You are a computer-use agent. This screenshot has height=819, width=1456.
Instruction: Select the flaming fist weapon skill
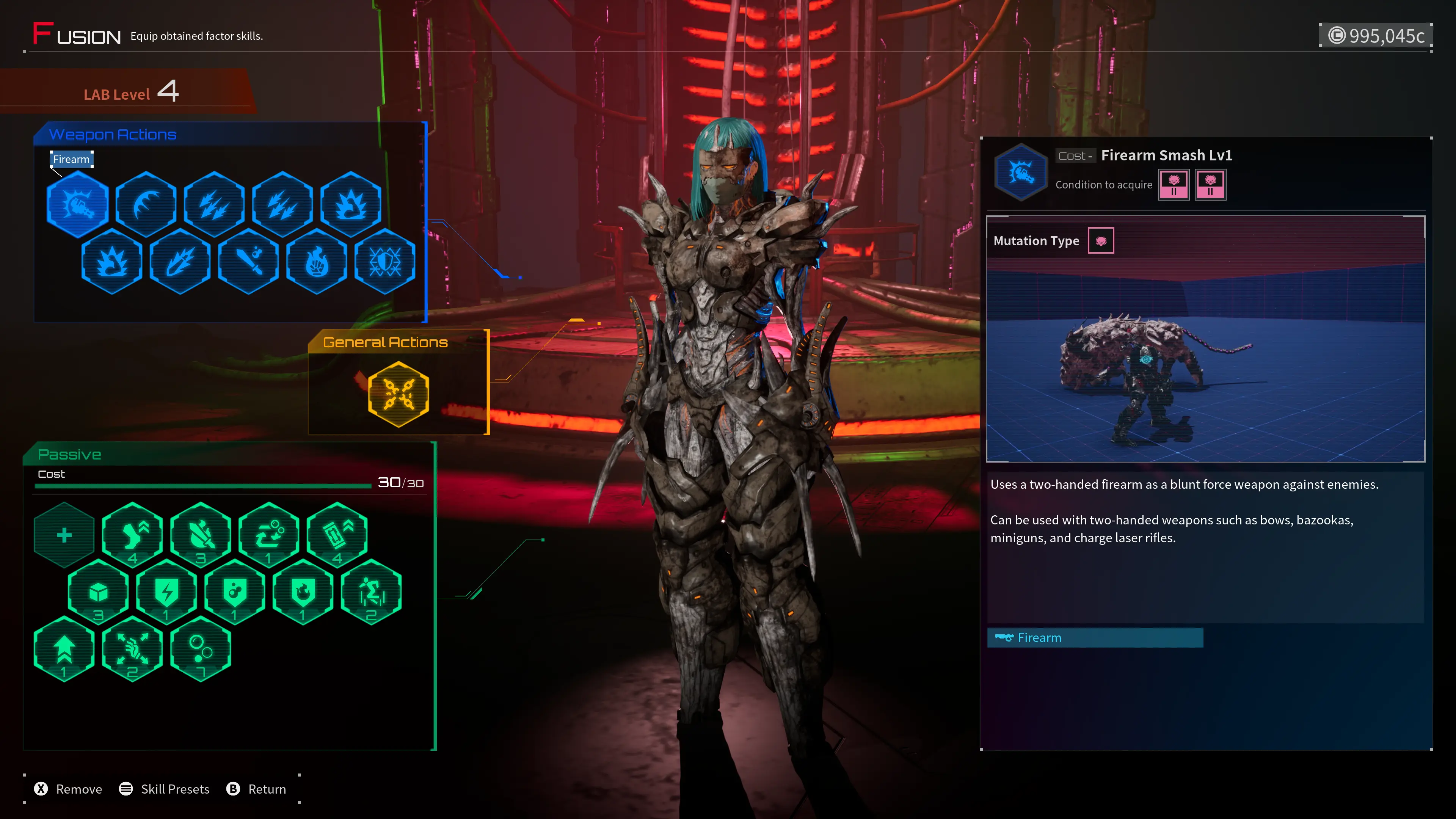point(317,261)
